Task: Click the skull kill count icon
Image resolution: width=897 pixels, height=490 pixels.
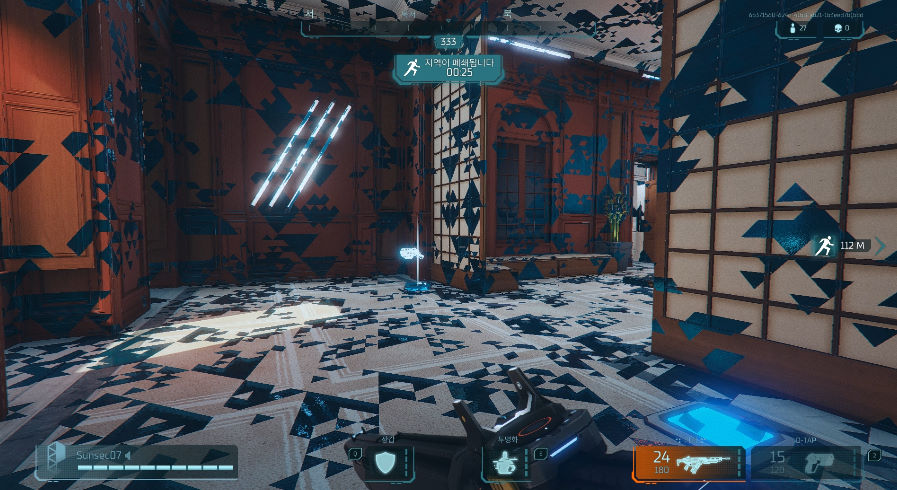Action: tap(836, 28)
